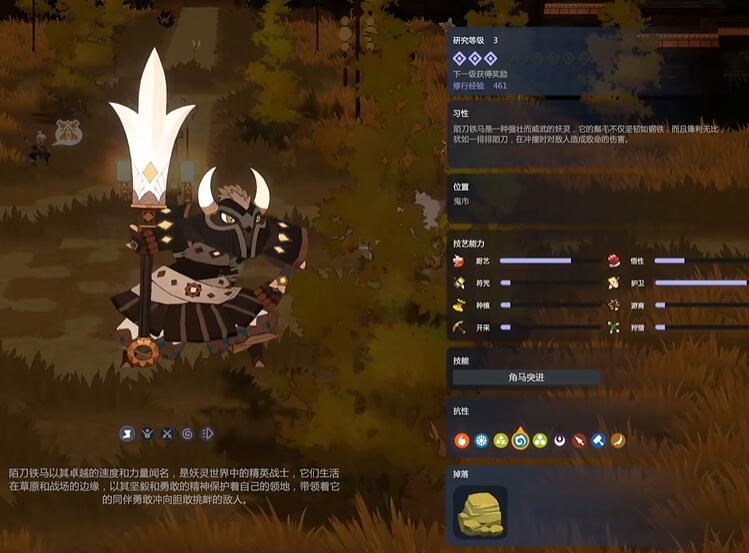Select the orange claw resistance icon
This screenshot has height=553, width=749.
tap(618, 440)
